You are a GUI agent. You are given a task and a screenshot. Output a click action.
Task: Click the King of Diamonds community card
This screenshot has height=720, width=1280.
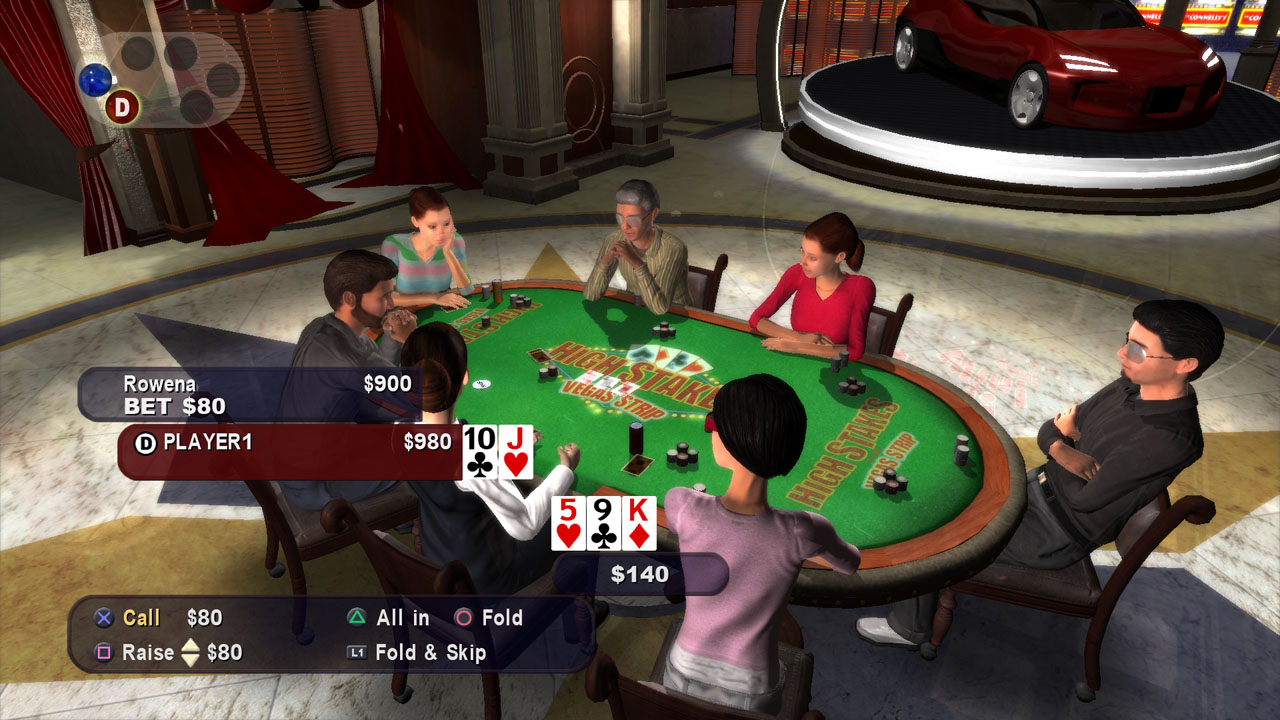point(639,521)
